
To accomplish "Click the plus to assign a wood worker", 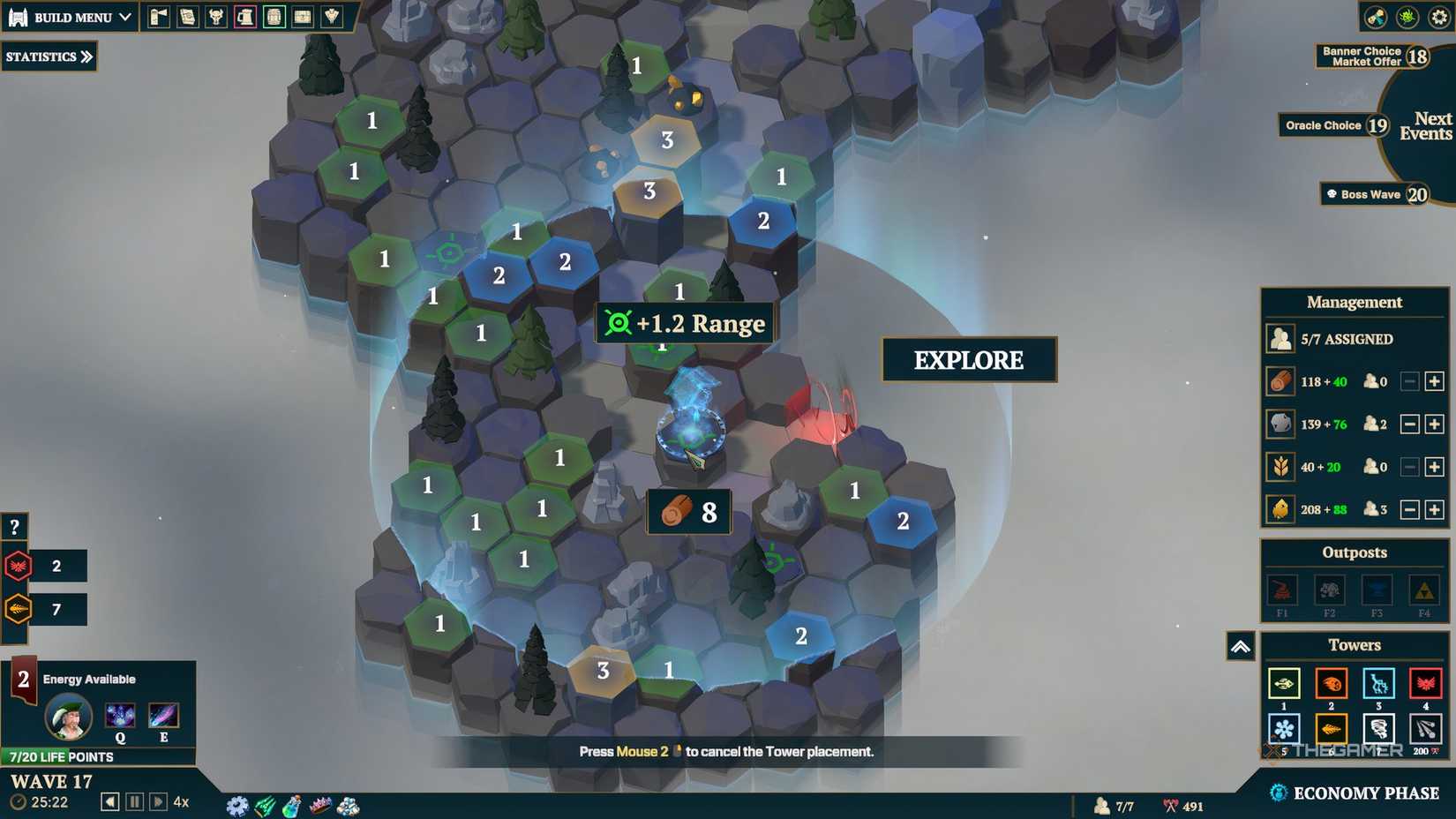I will (1434, 381).
